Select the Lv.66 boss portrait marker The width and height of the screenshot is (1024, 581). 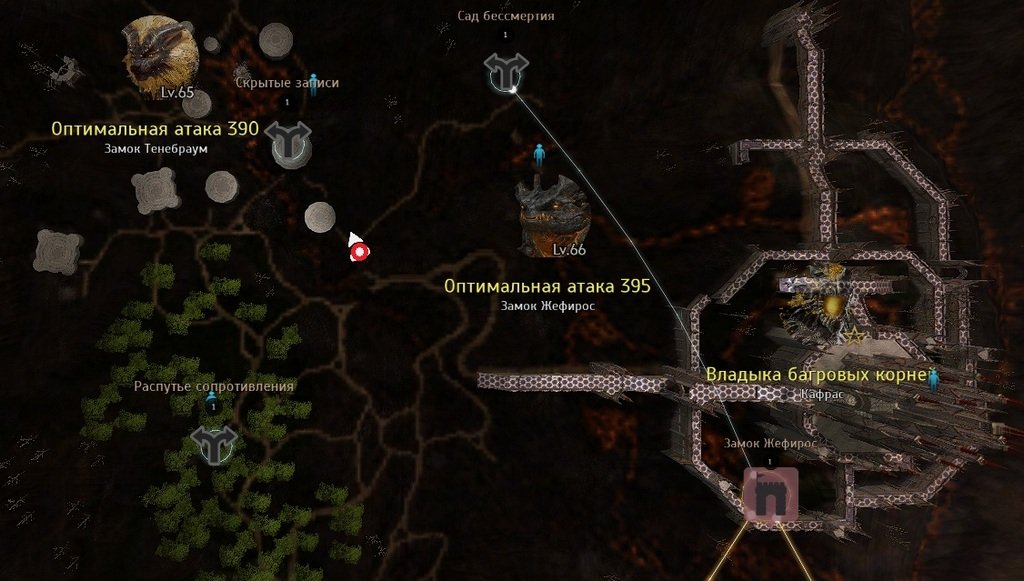click(552, 214)
